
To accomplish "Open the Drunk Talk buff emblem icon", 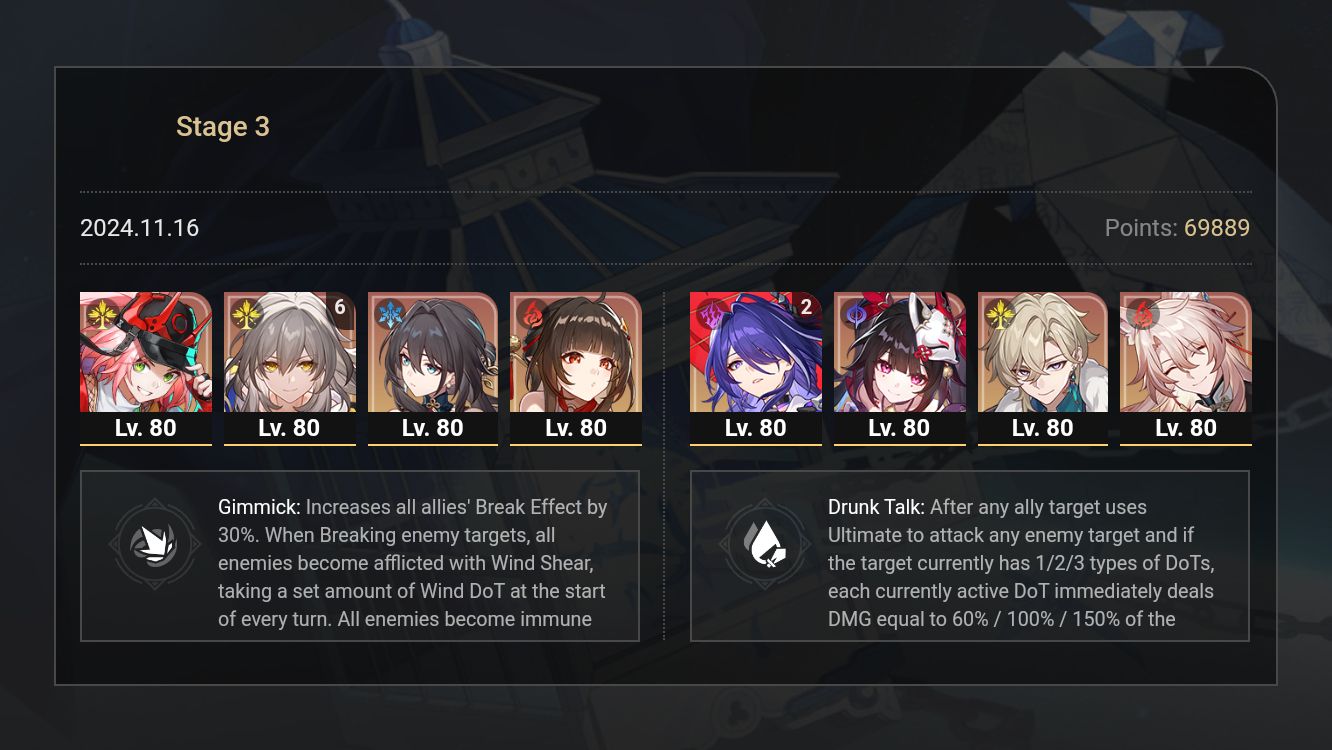I will click(x=767, y=543).
